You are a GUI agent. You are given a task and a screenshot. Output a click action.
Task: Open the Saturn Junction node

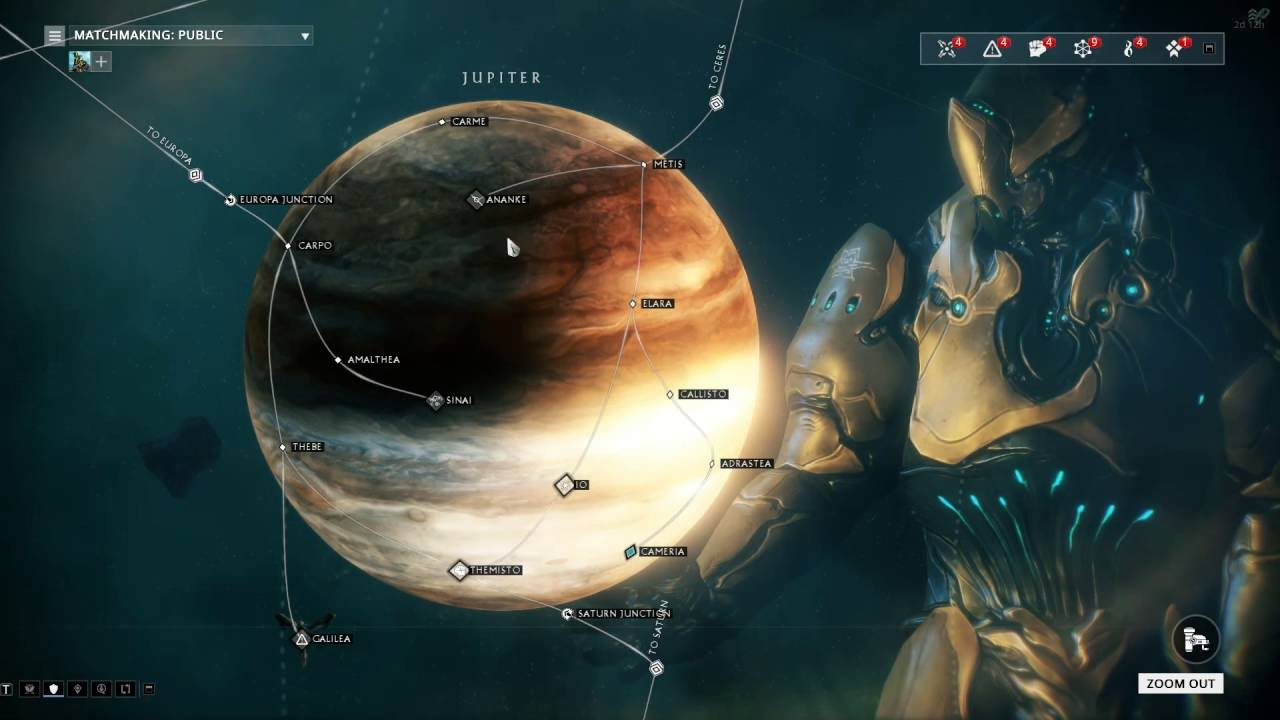(x=568, y=613)
